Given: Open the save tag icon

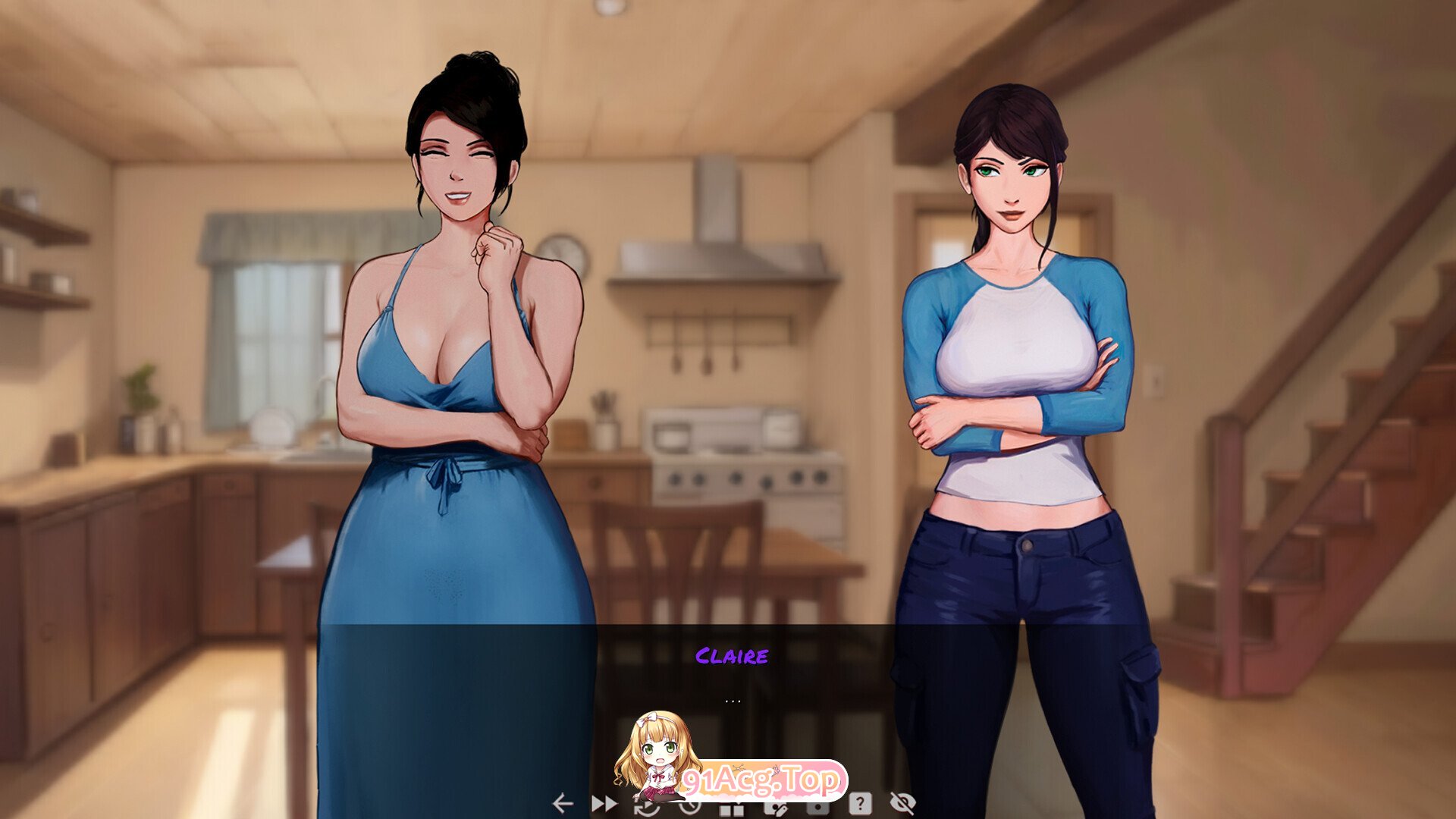Looking at the screenshot, I should (775, 807).
